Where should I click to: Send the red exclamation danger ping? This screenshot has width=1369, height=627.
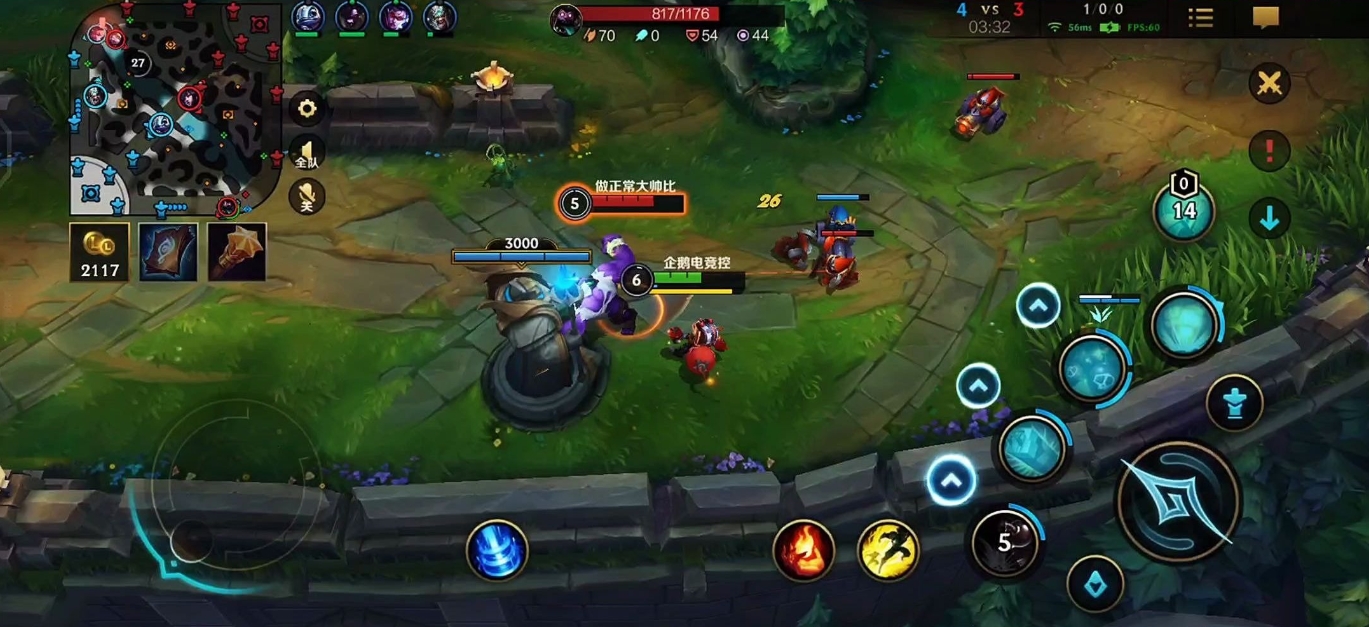(1269, 151)
